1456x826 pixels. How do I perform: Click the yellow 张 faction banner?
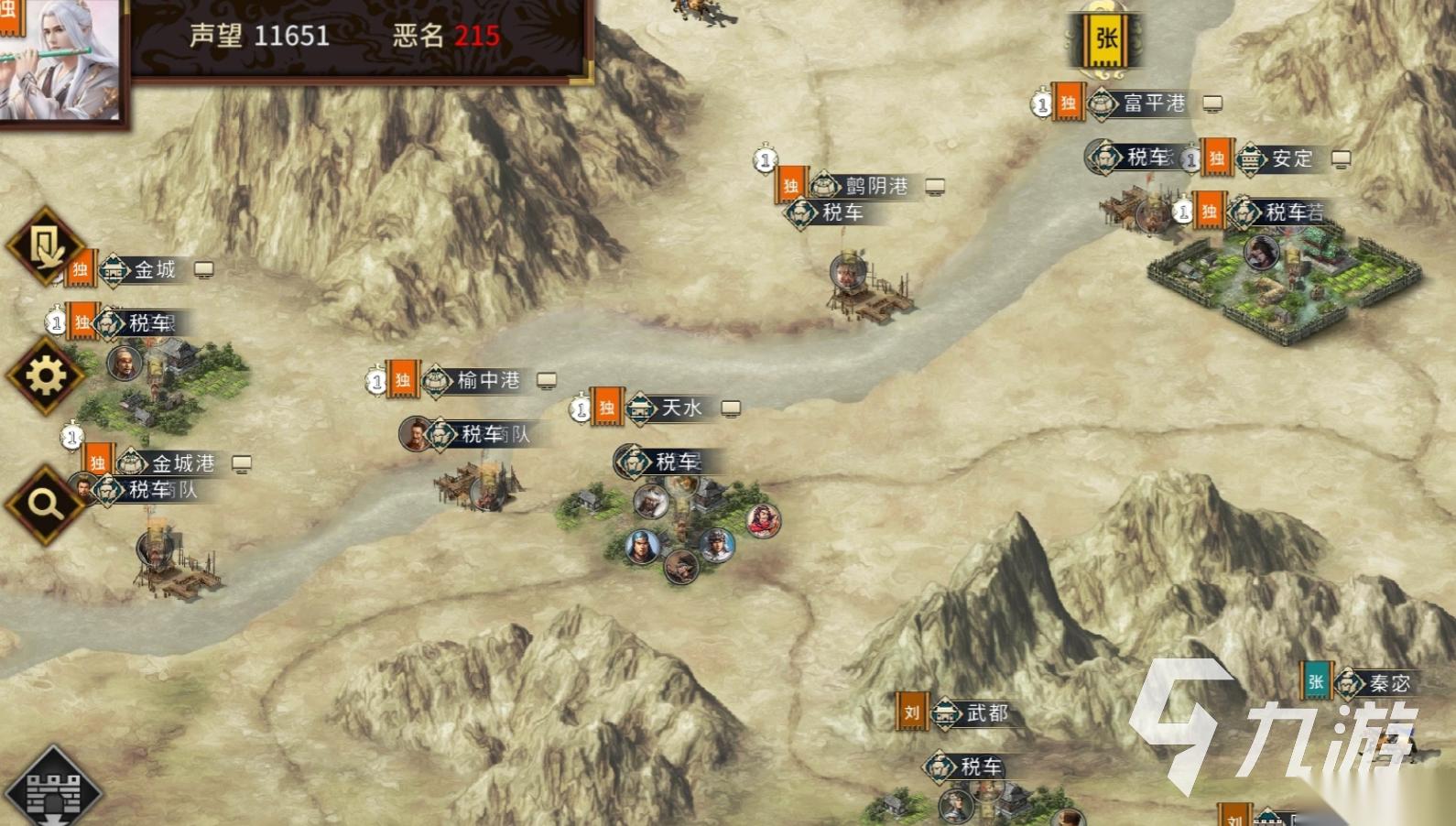point(1106,38)
